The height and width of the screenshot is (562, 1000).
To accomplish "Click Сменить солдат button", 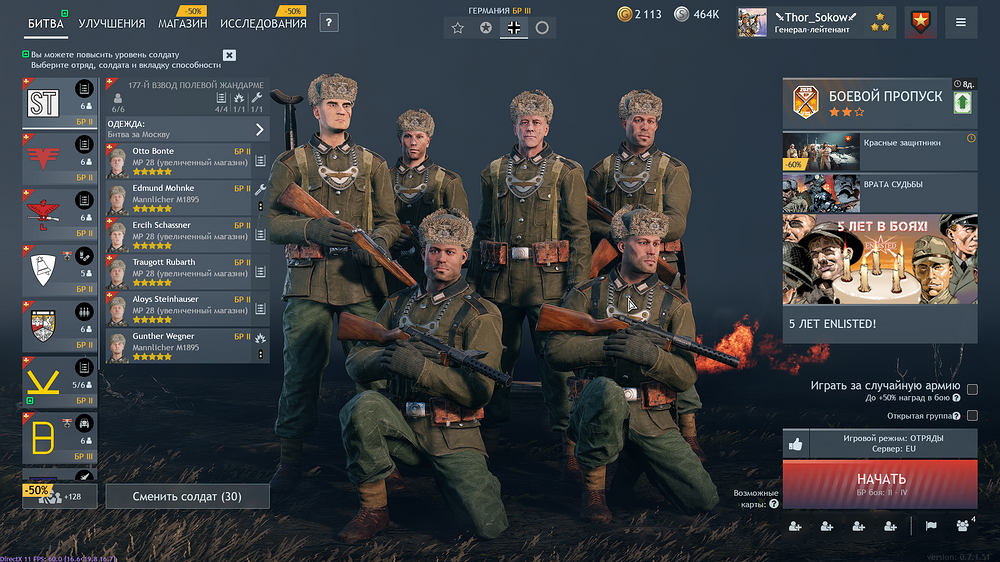I will [x=187, y=497].
